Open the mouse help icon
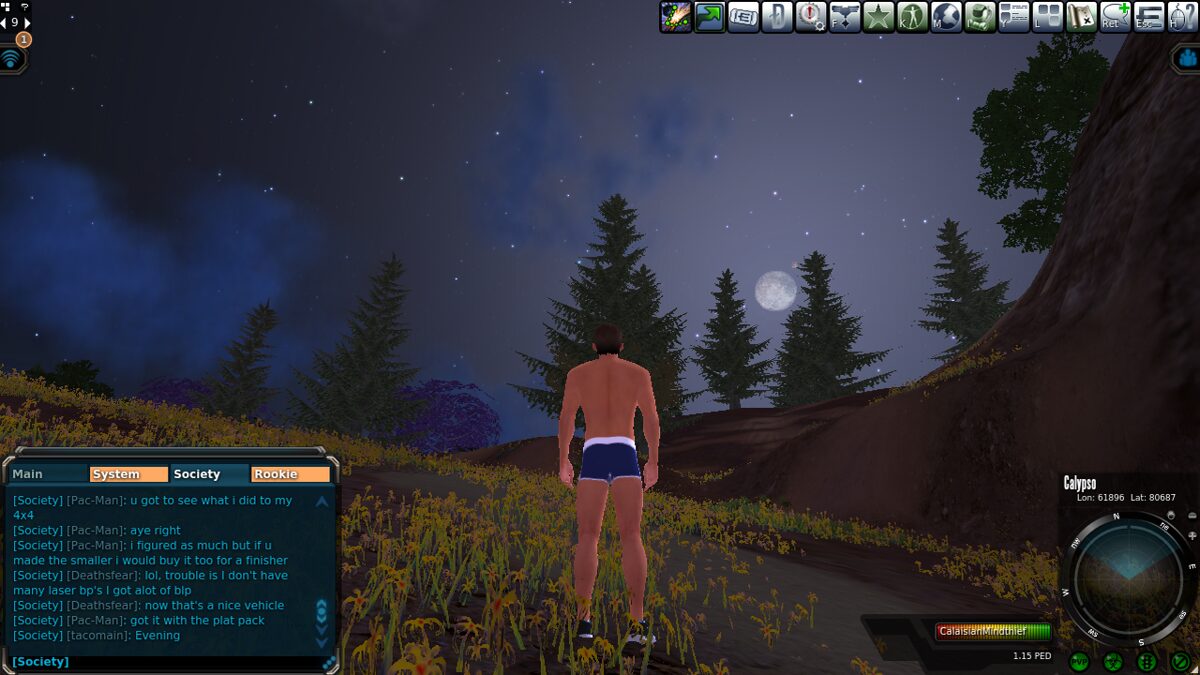 1184,17
